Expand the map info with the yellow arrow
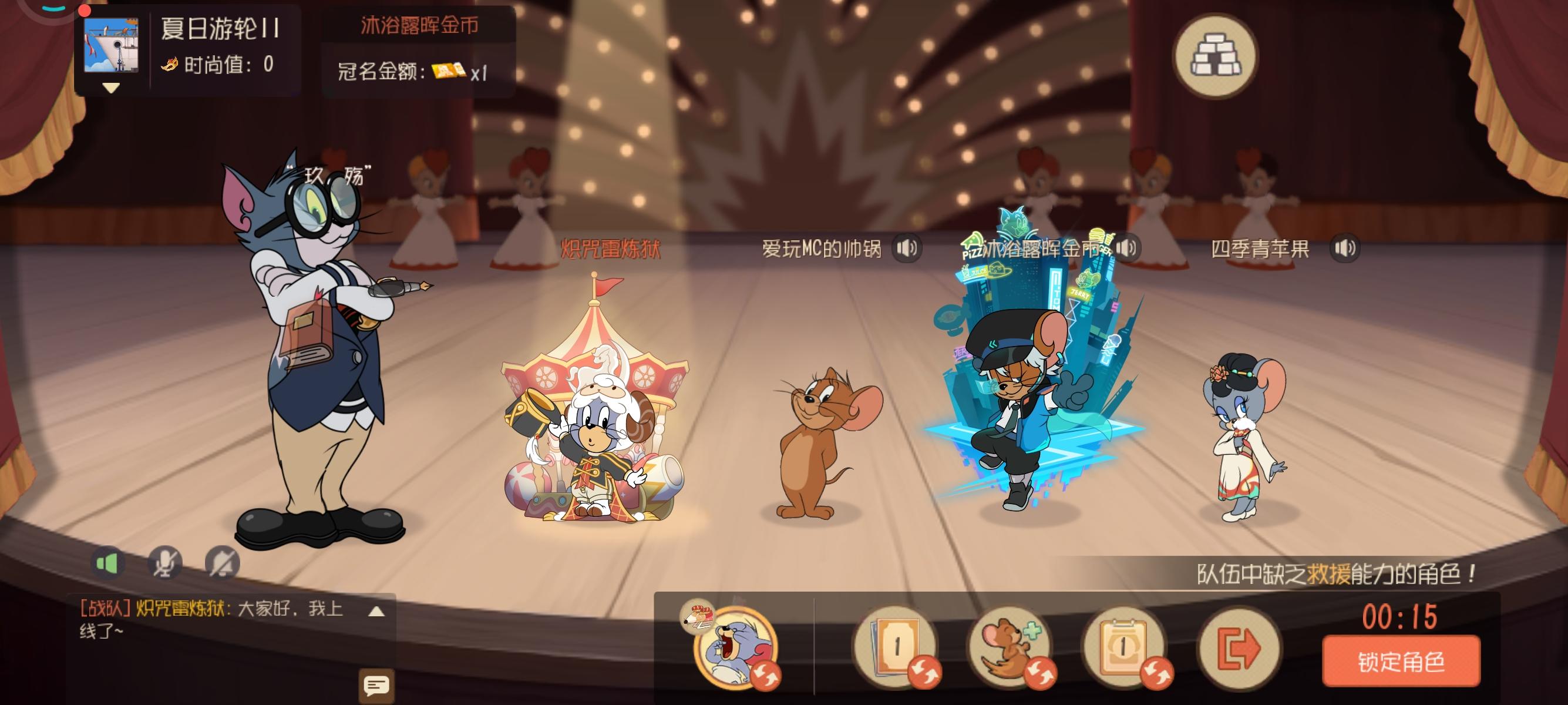The height and width of the screenshot is (705, 1568). click(x=110, y=87)
